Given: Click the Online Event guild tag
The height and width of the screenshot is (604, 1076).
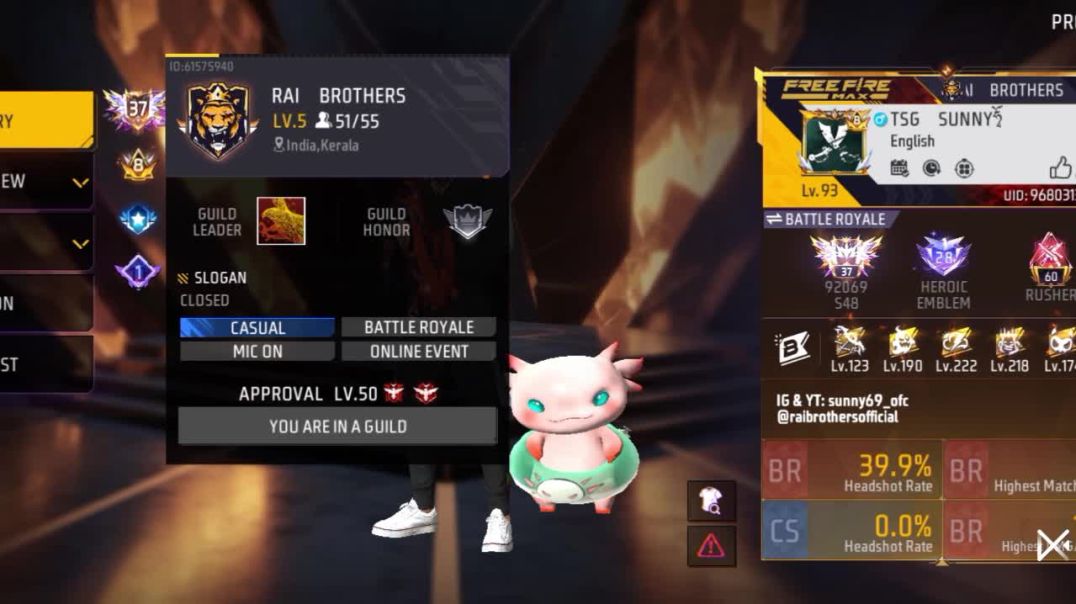Looking at the screenshot, I should coord(418,352).
